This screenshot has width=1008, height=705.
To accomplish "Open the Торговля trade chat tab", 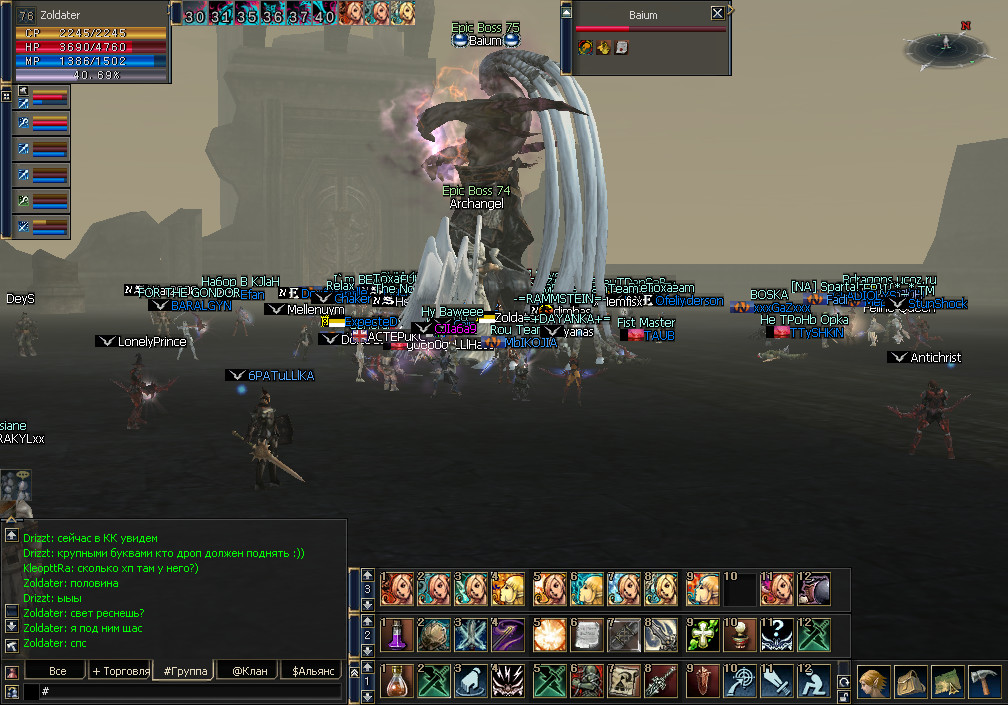I will click(120, 670).
